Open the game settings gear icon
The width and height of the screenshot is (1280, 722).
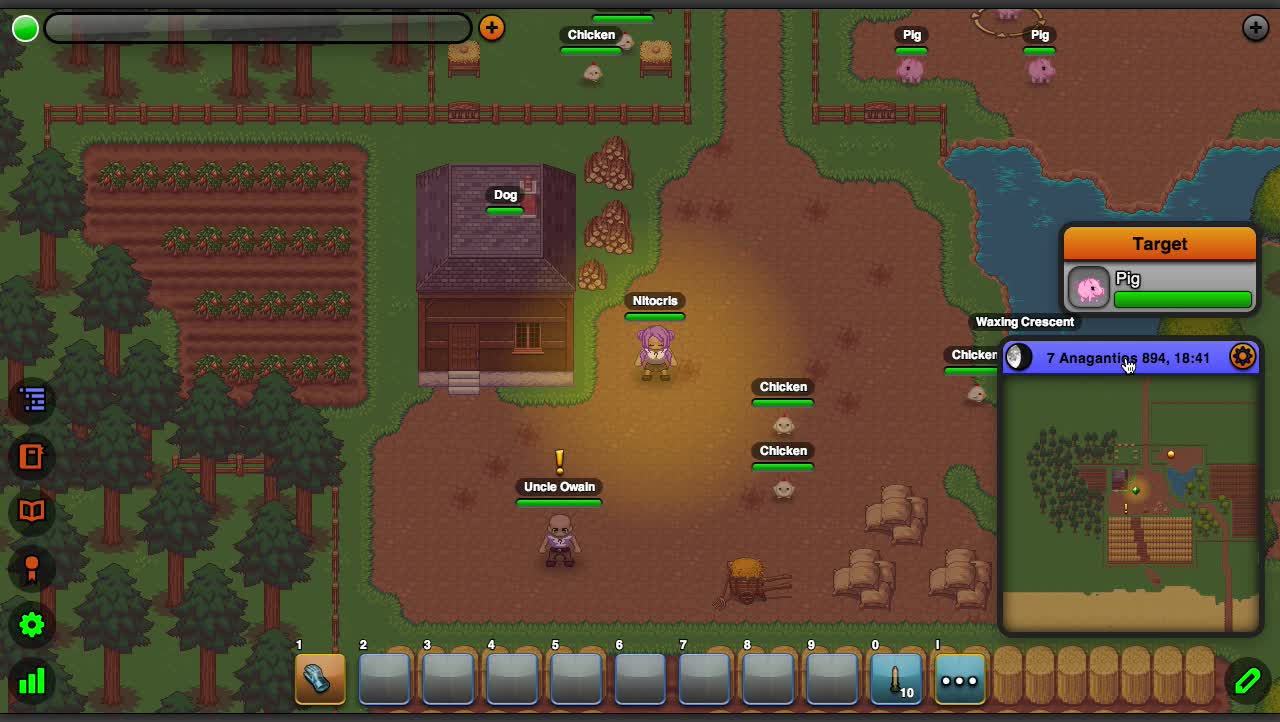31,625
